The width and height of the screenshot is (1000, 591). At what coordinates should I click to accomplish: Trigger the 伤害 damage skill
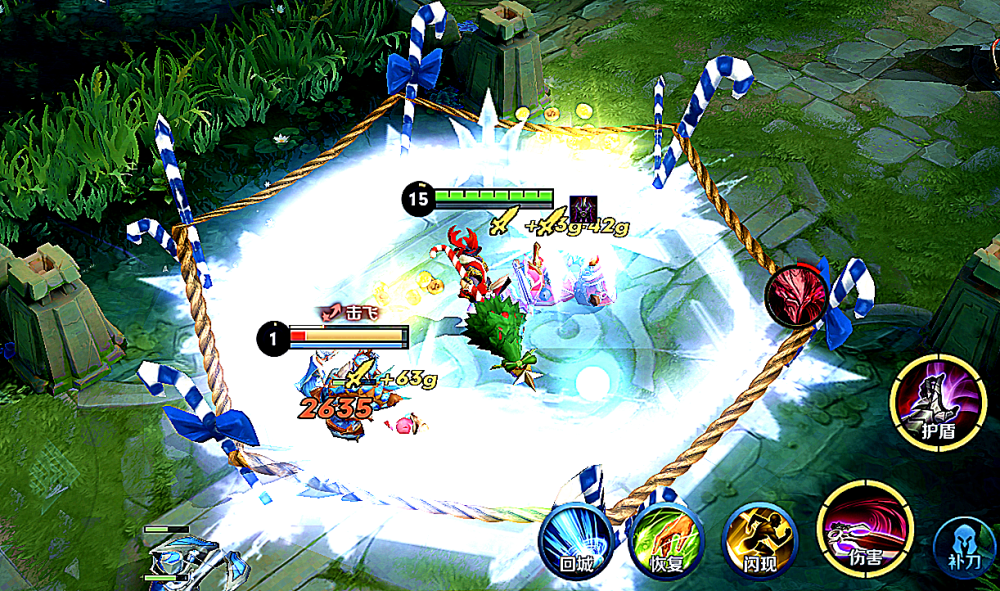(x=864, y=530)
